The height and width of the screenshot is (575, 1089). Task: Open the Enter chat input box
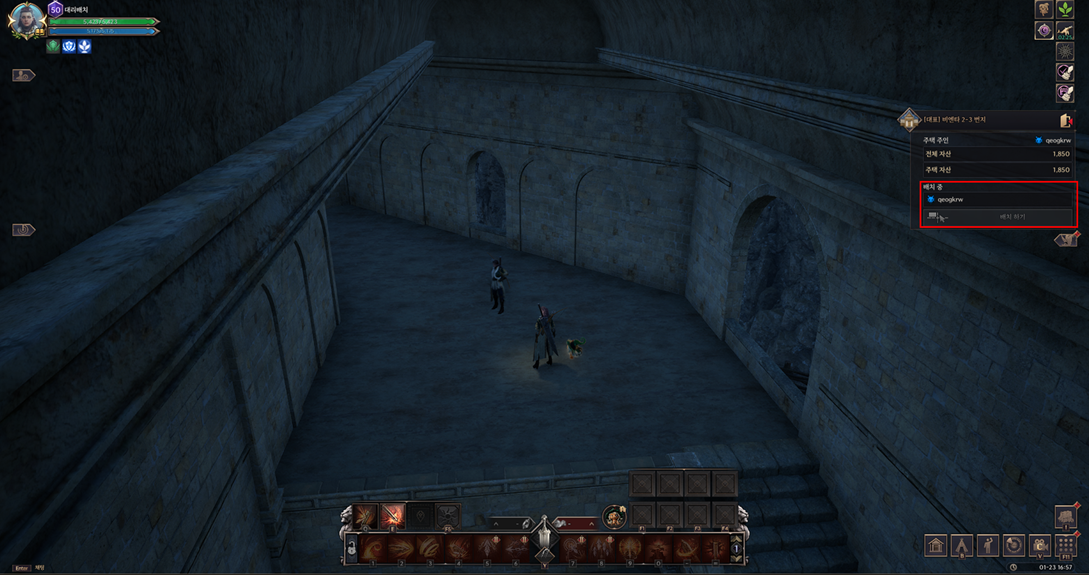point(22,568)
